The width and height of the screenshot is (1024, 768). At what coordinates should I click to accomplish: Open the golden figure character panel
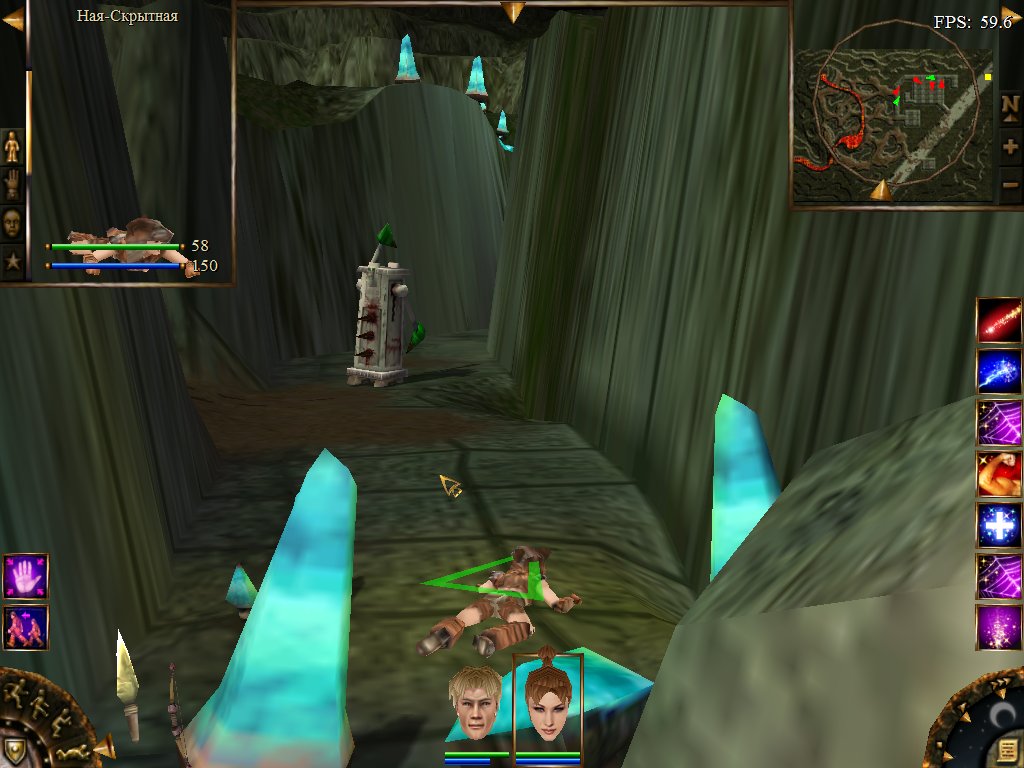point(12,147)
